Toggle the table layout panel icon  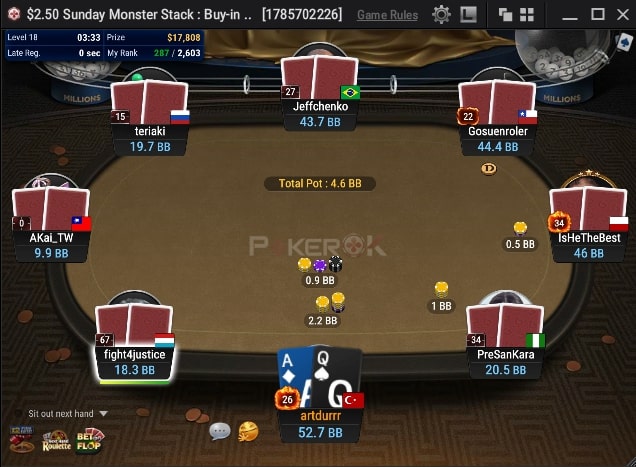pyautogui.click(x=468, y=15)
